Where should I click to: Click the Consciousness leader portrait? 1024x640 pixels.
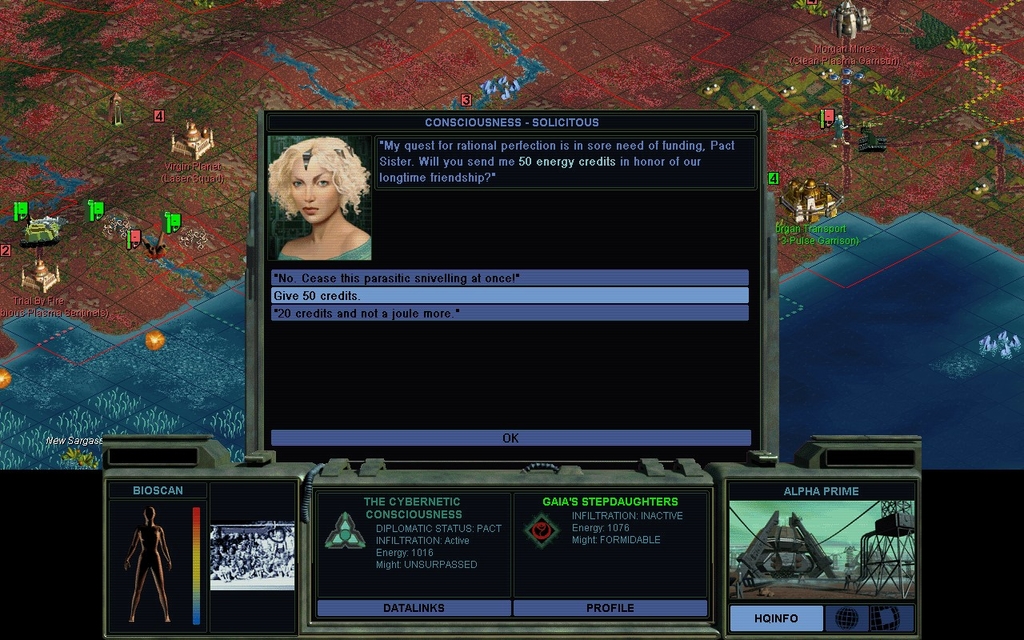[x=320, y=198]
